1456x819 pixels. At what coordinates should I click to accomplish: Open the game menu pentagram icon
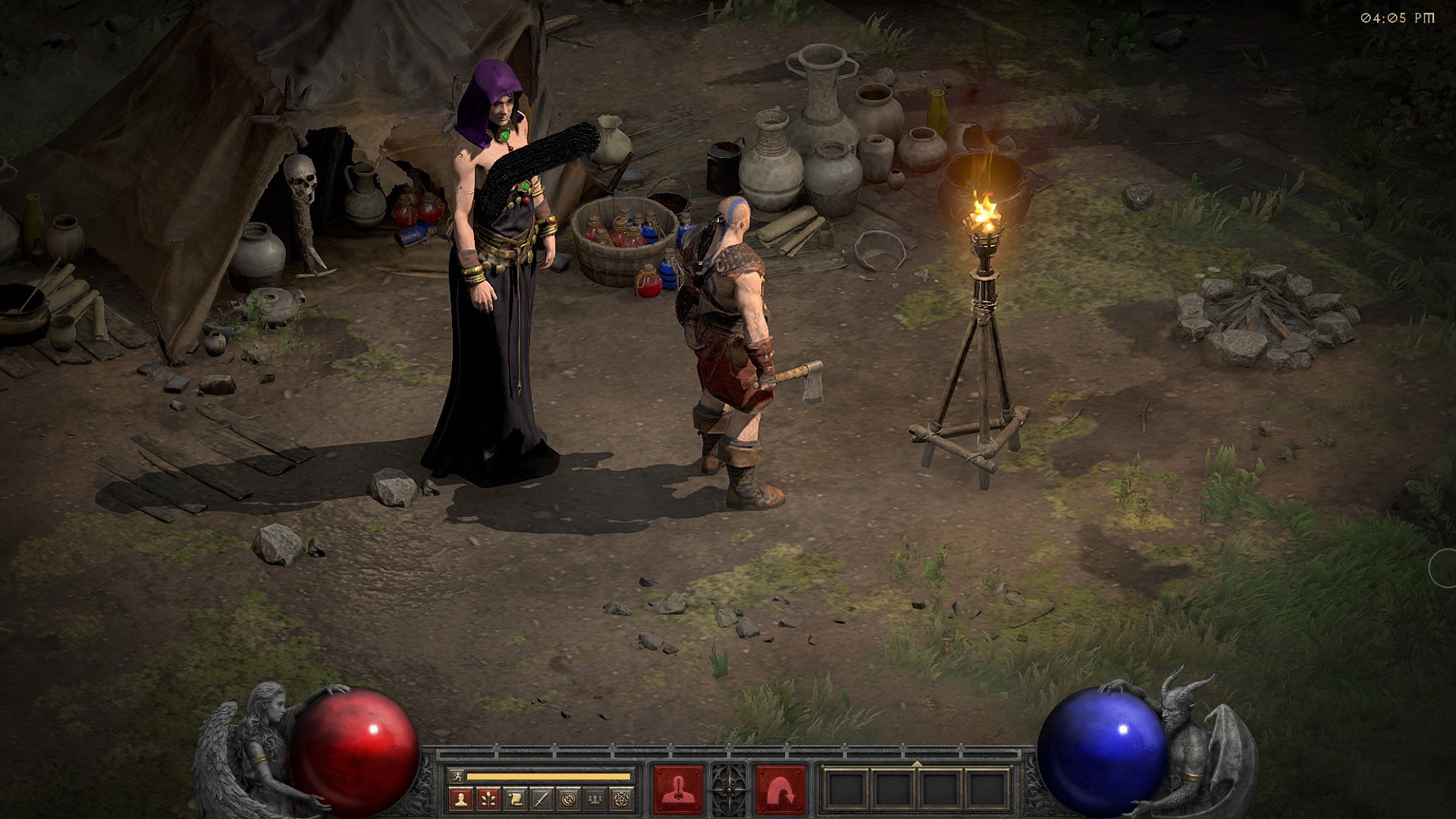pos(622,799)
